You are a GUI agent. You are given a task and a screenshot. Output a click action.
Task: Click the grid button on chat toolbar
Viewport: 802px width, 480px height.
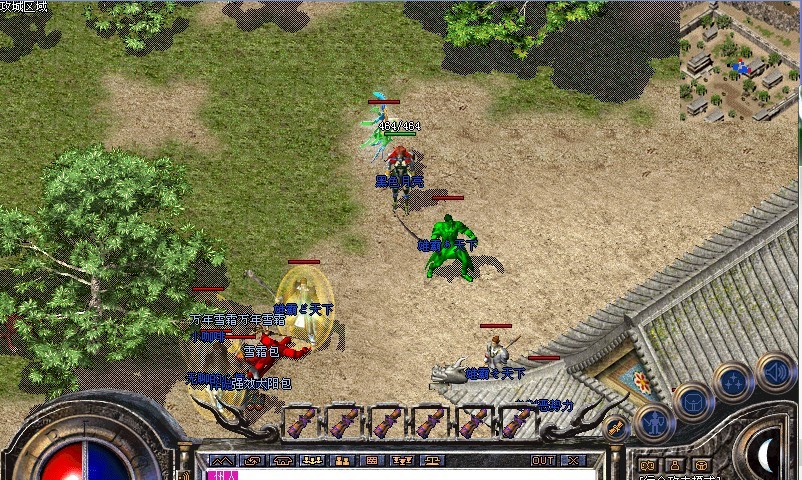coord(372,461)
